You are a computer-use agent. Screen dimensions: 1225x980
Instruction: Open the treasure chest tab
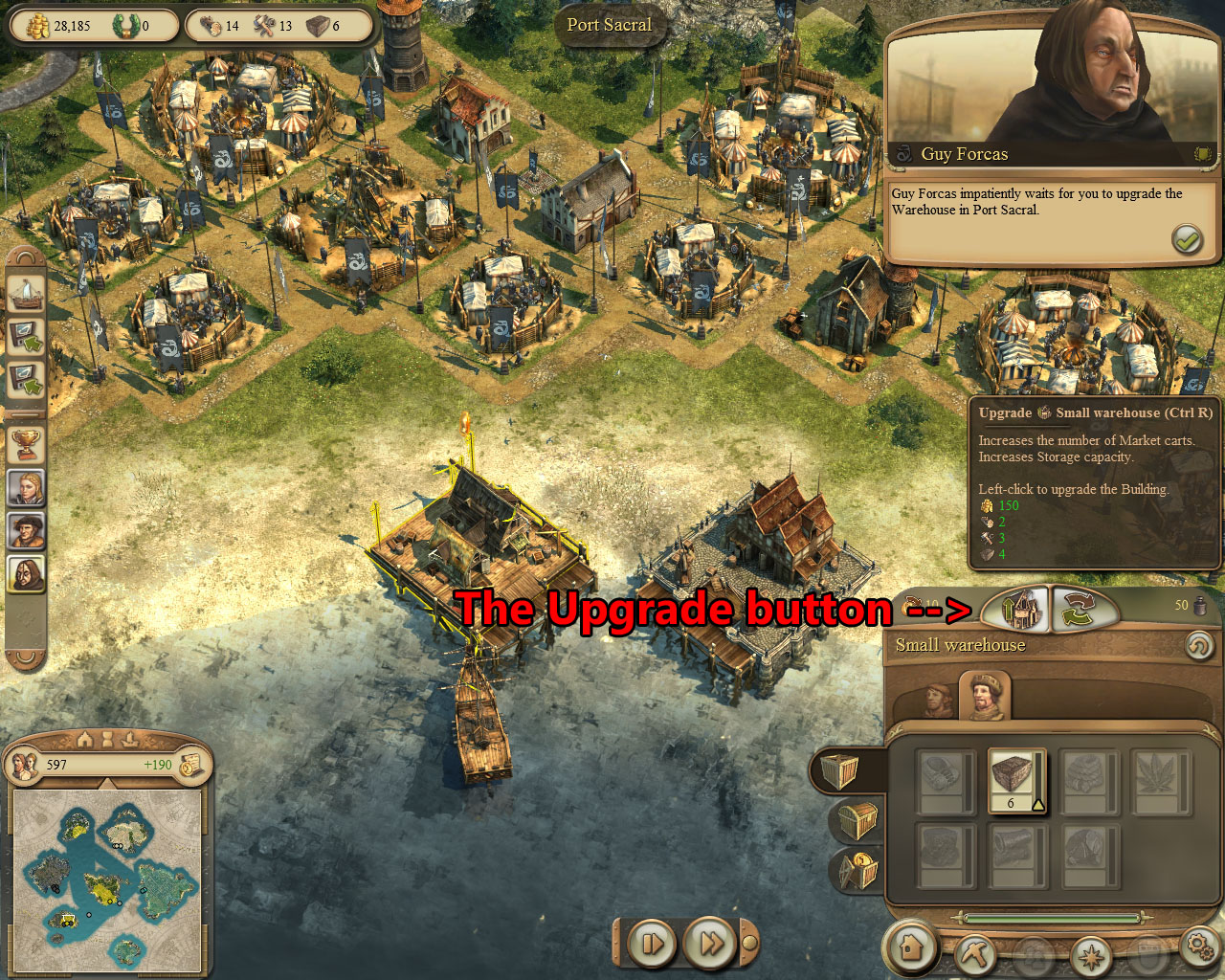(856, 820)
